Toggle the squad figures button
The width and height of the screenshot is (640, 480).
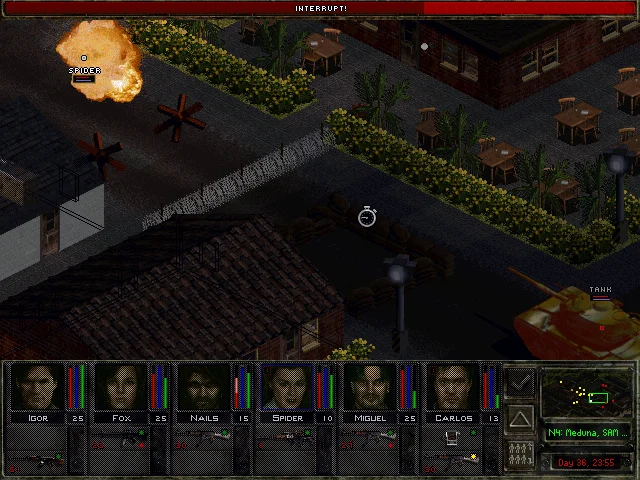point(520,453)
